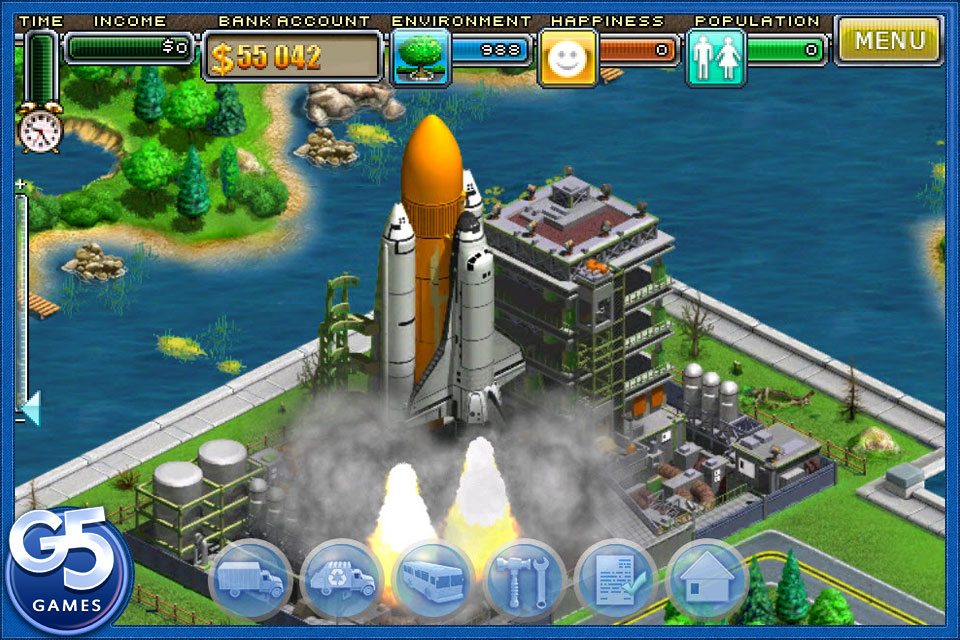The height and width of the screenshot is (640, 960).
Task: Click the happiness smiley face icon
Action: pos(568,57)
